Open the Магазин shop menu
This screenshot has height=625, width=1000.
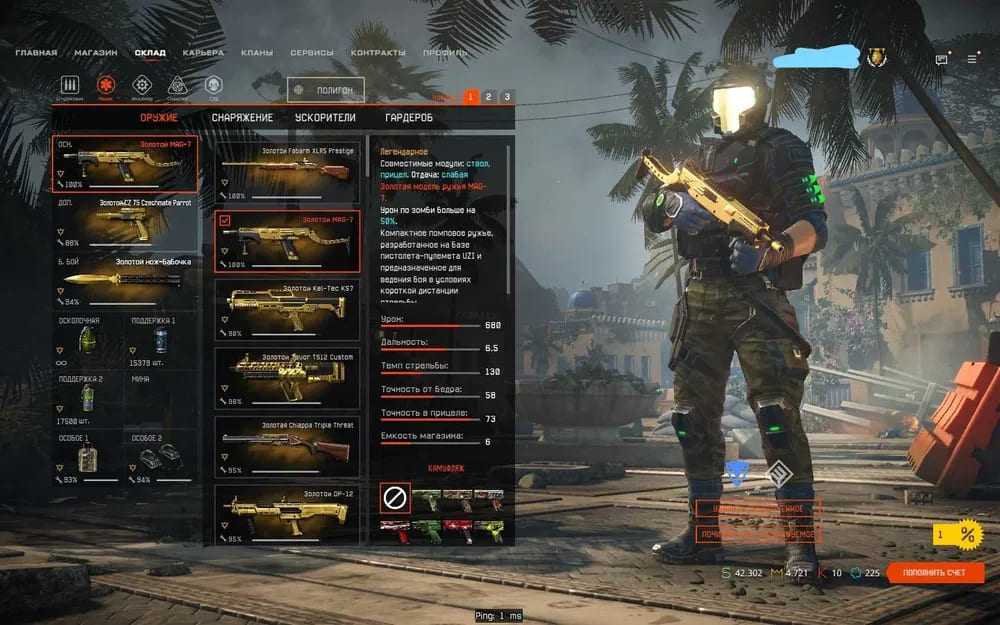pyautogui.click(x=95, y=53)
